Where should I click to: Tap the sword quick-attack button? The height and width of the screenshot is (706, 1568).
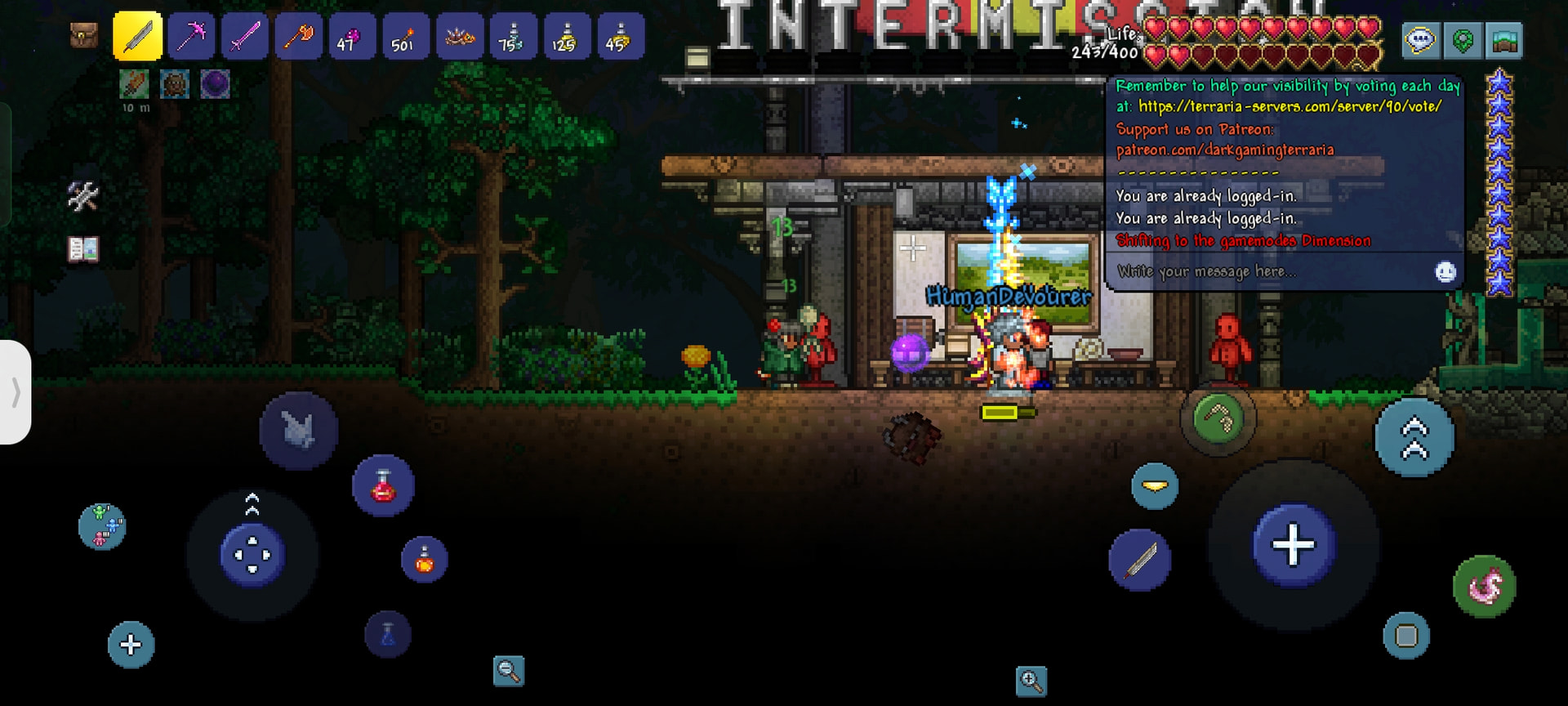point(1140,561)
